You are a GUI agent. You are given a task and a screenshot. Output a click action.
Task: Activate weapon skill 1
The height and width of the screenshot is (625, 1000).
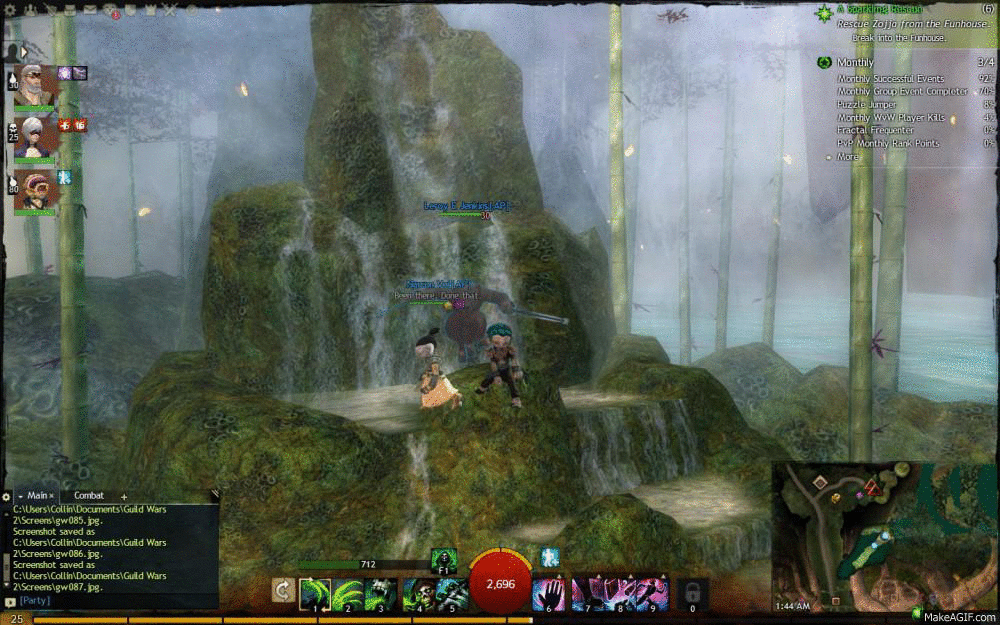(x=315, y=592)
